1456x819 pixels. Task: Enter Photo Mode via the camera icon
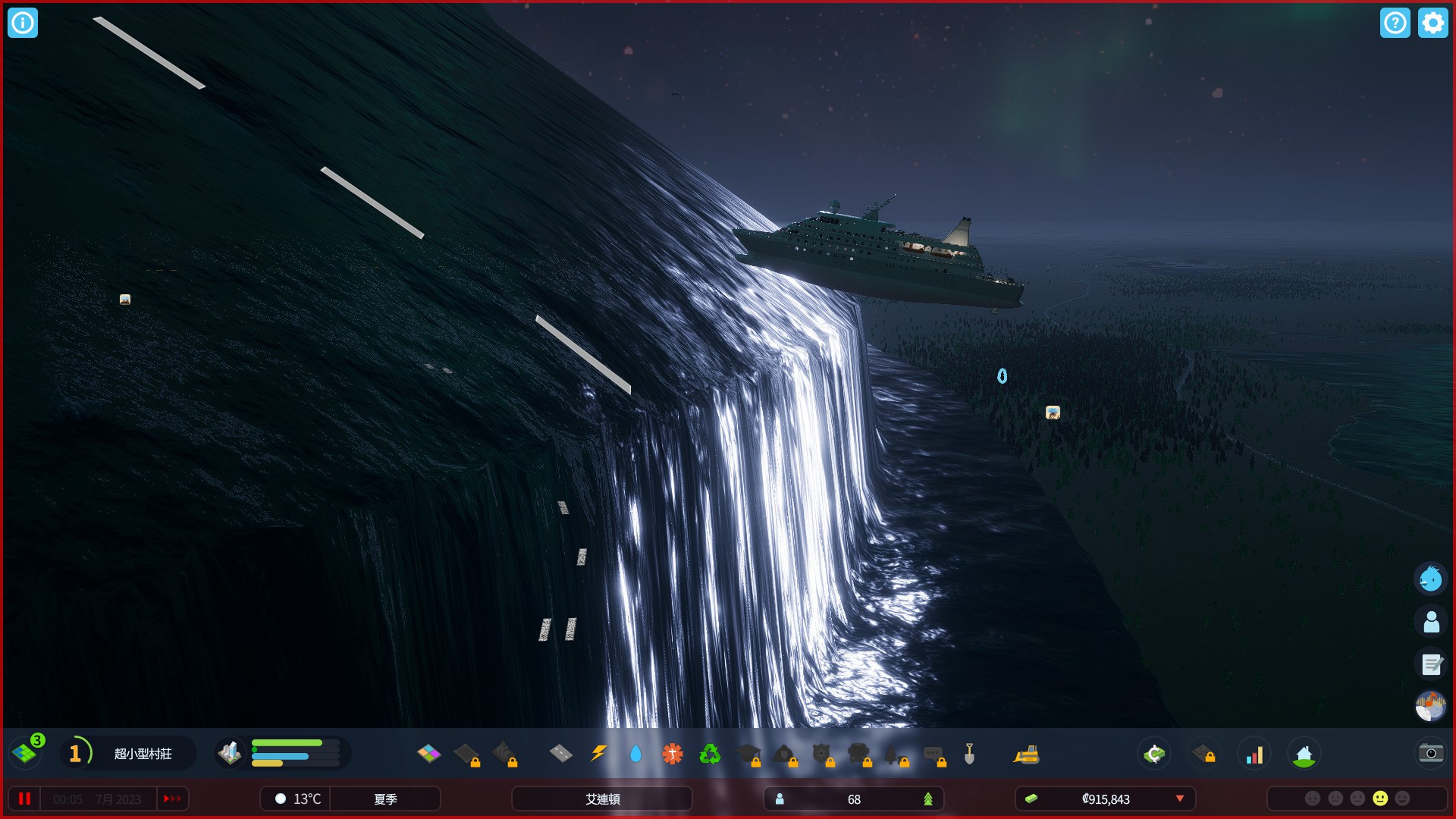point(1430,754)
